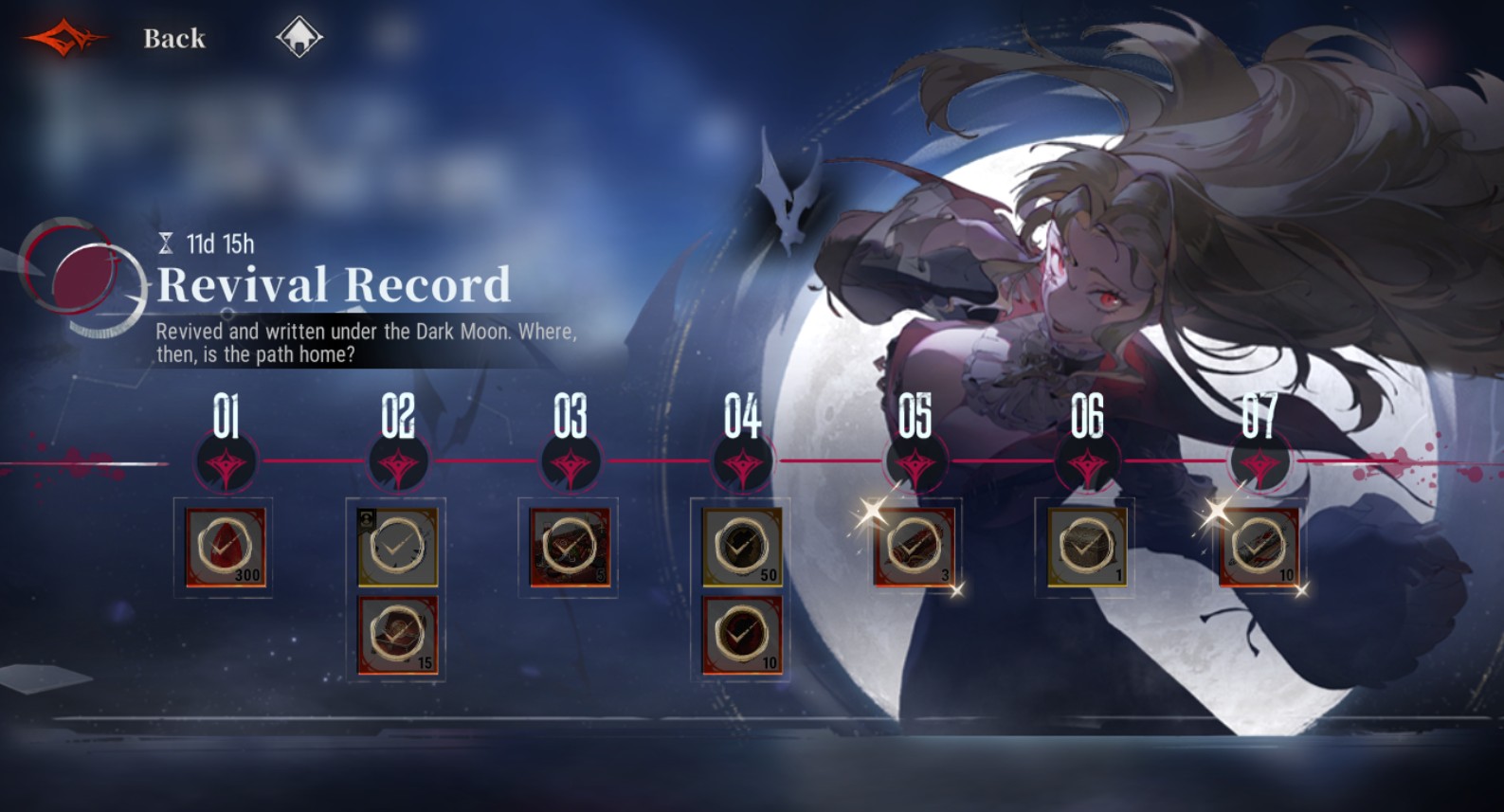Select the Day 06 milestone emblem icon
The width and height of the screenshot is (1504, 812).
coord(1088,464)
